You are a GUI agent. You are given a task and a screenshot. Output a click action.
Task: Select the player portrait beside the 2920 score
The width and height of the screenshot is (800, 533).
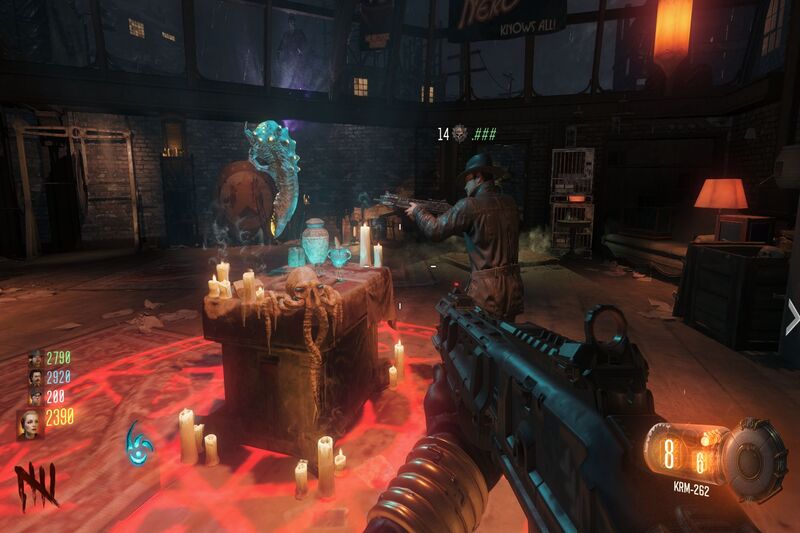34,377
